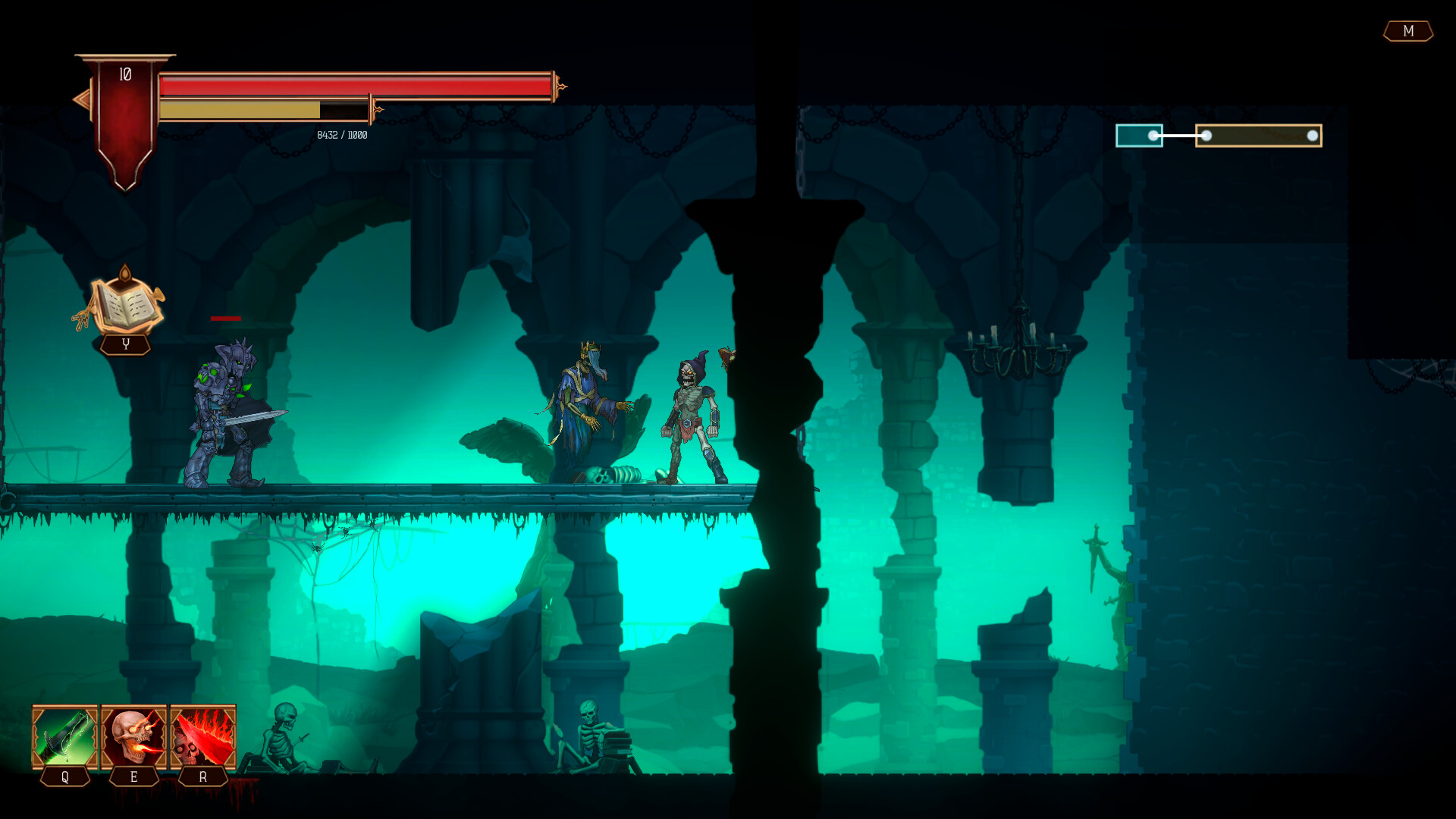The image size is (1456, 819).
Task: Click the left node dot of the gold minimap room
Action: (x=1207, y=136)
